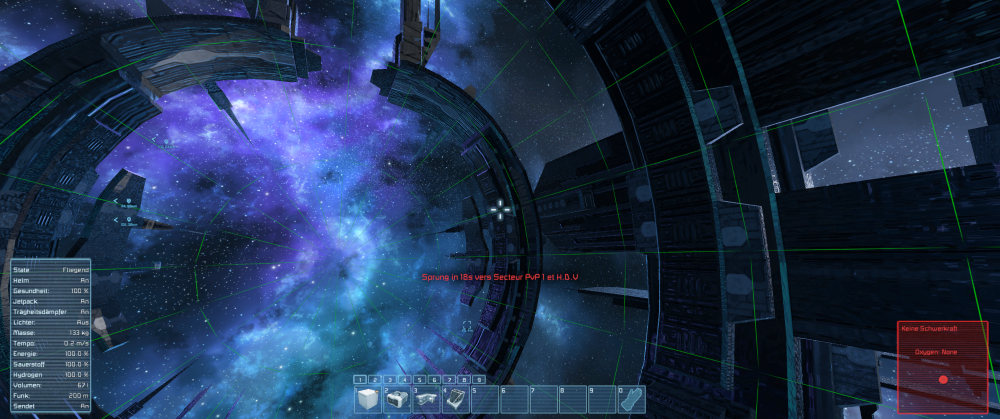Select the white armor block in hotbar slot 1
Image resolution: width=1000 pixels, height=419 pixels.
[x=368, y=399]
